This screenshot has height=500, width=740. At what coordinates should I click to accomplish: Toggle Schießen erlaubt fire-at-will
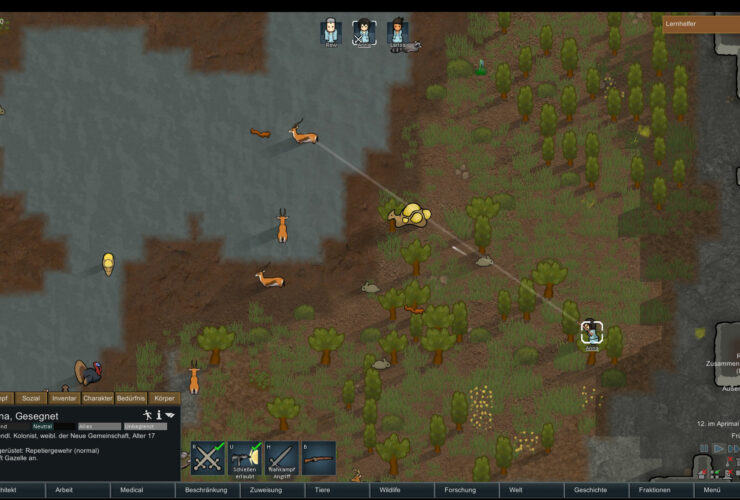point(245,458)
